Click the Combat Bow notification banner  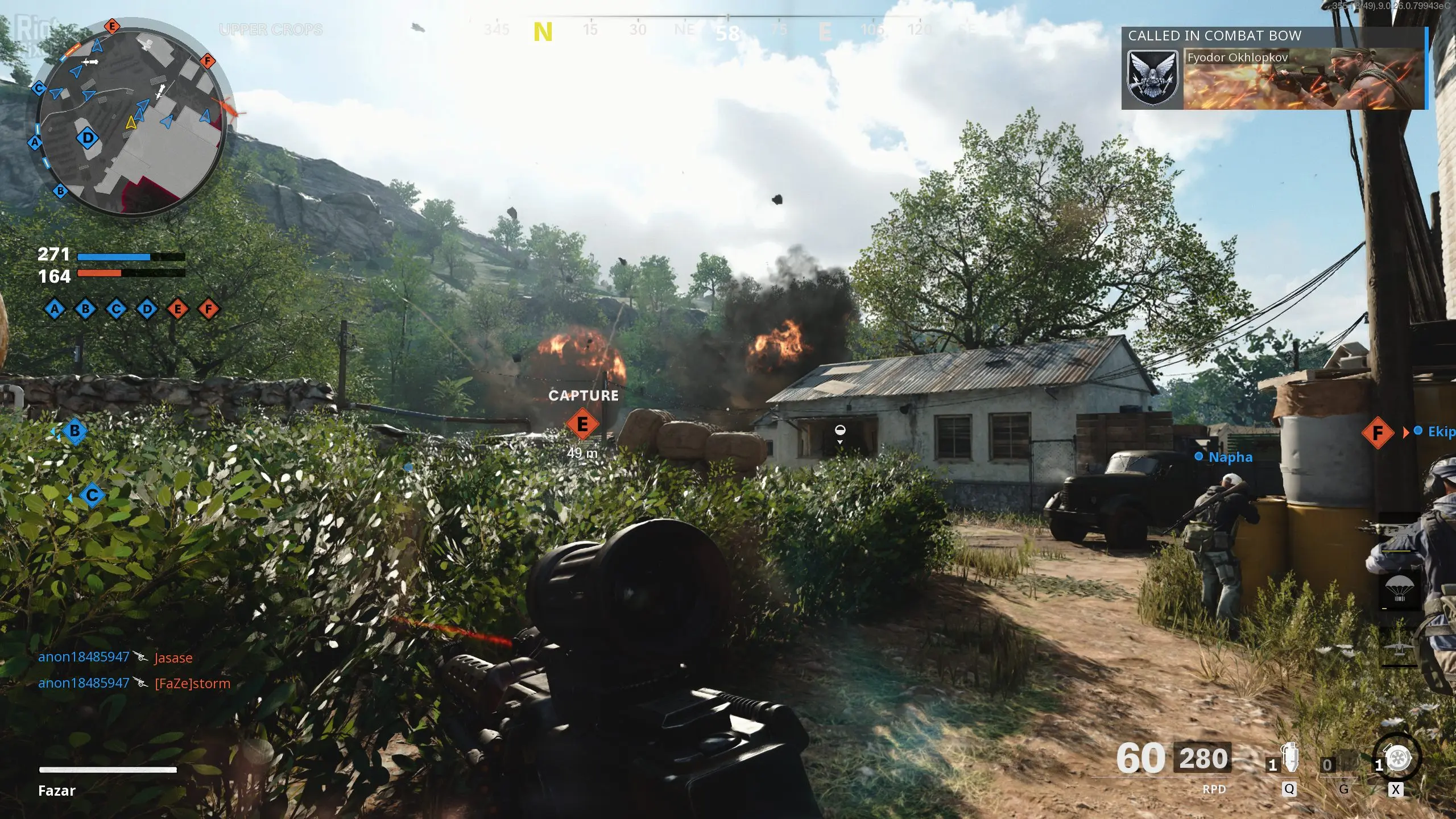(x=1274, y=68)
